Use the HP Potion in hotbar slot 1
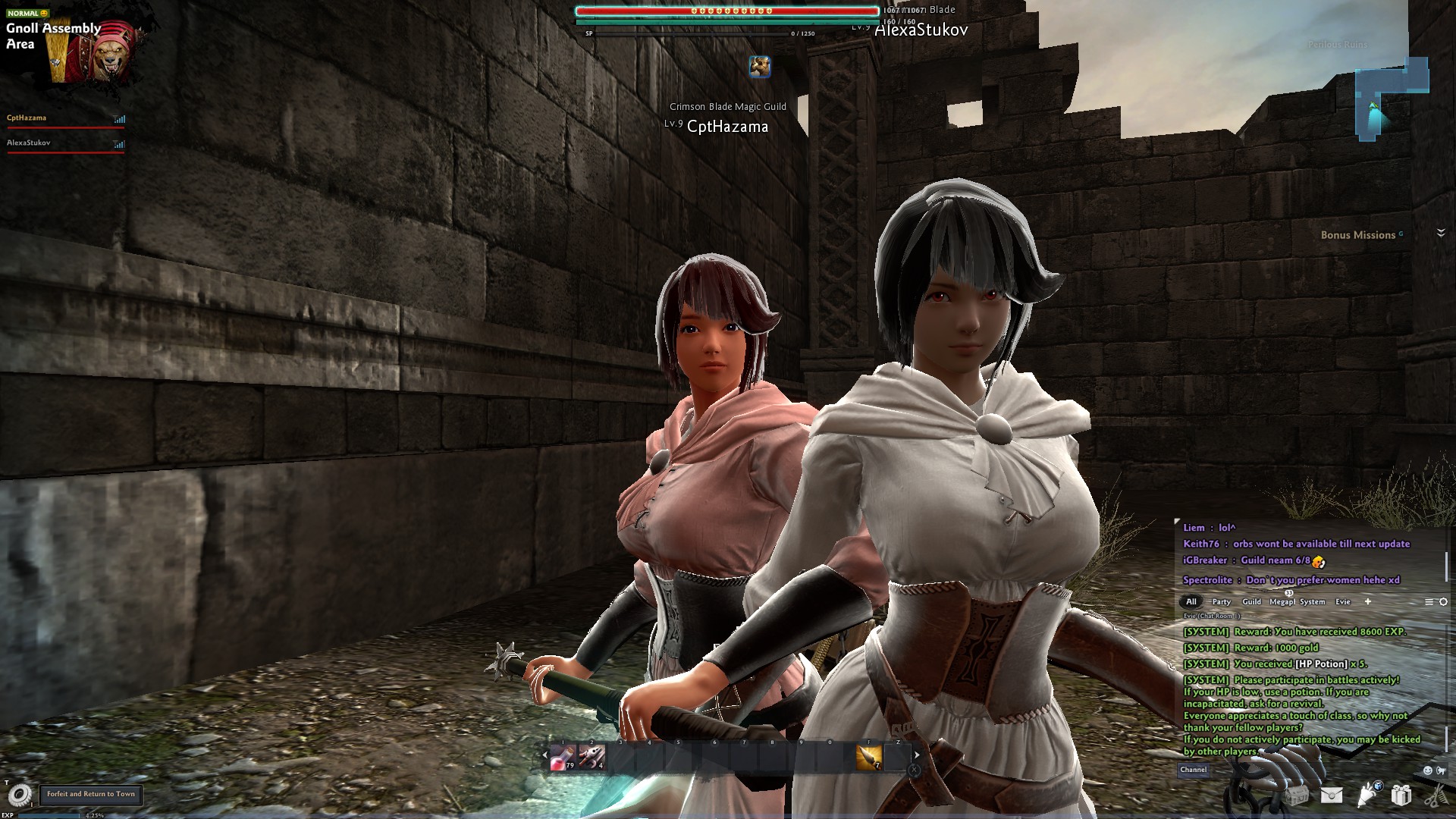The height and width of the screenshot is (819, 1456). point(562,756)
